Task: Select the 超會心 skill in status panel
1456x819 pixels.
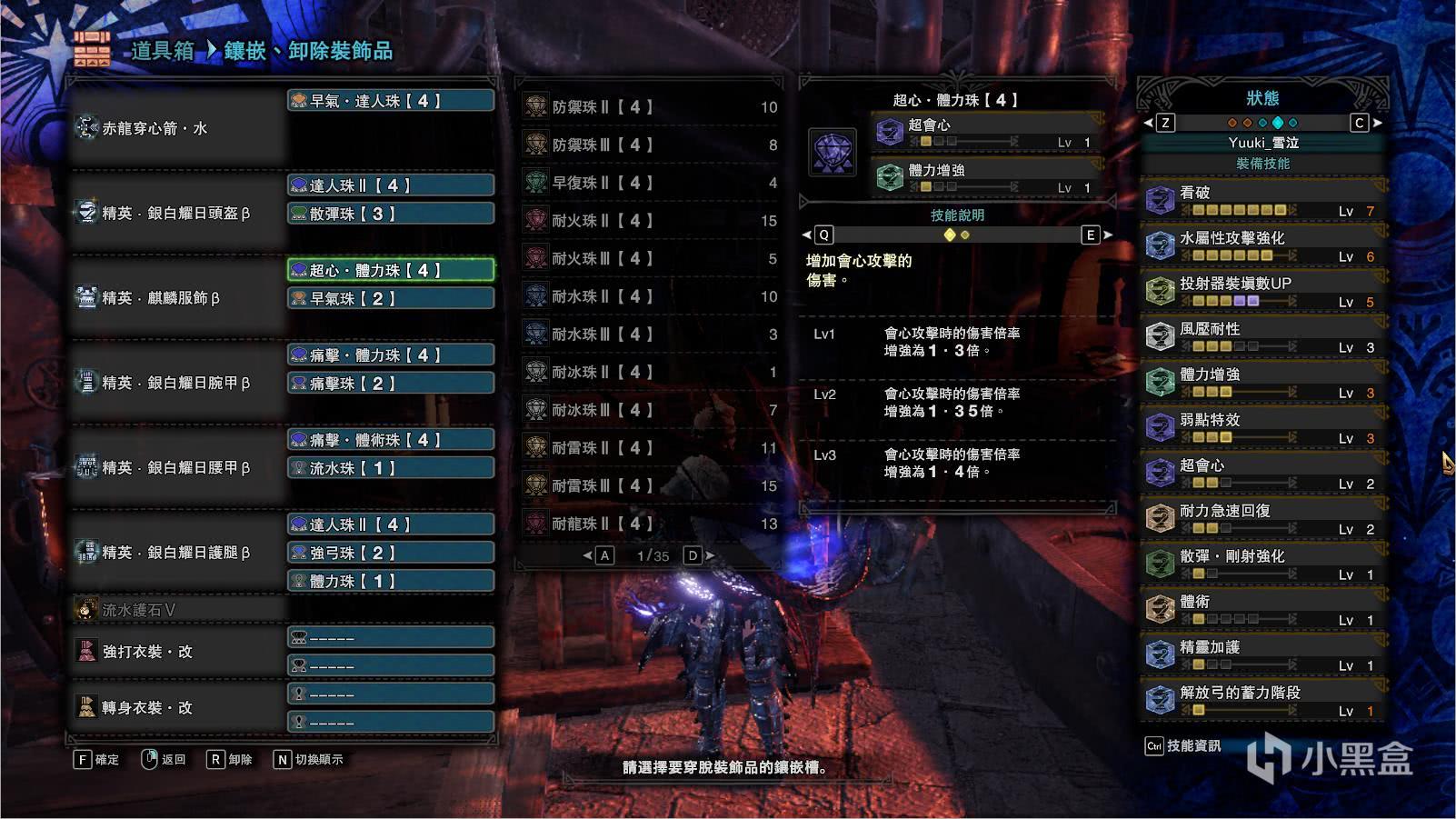Action: point(1262,474)
